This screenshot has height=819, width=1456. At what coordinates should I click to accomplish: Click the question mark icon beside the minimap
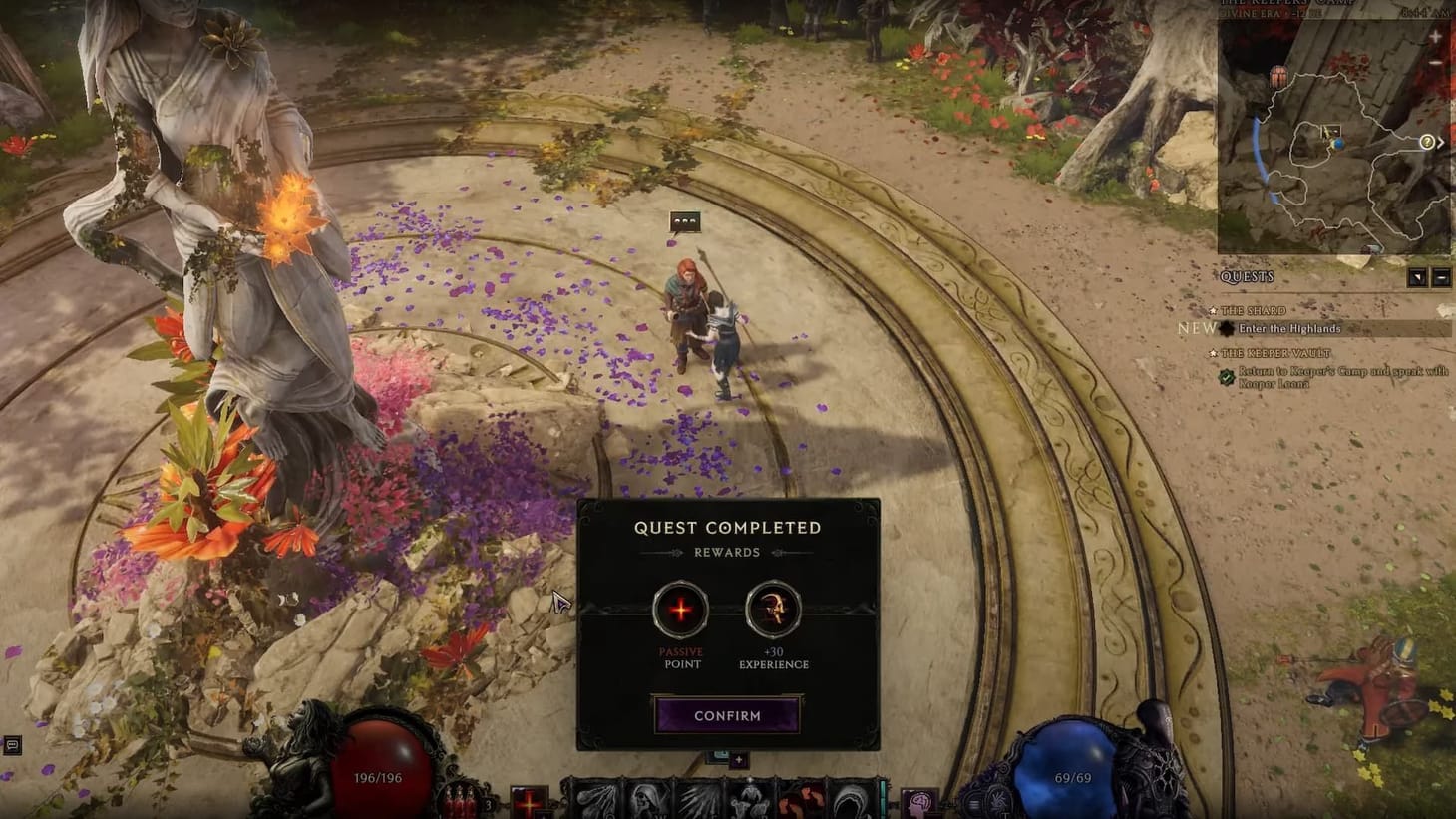(x=1426, y=140)
